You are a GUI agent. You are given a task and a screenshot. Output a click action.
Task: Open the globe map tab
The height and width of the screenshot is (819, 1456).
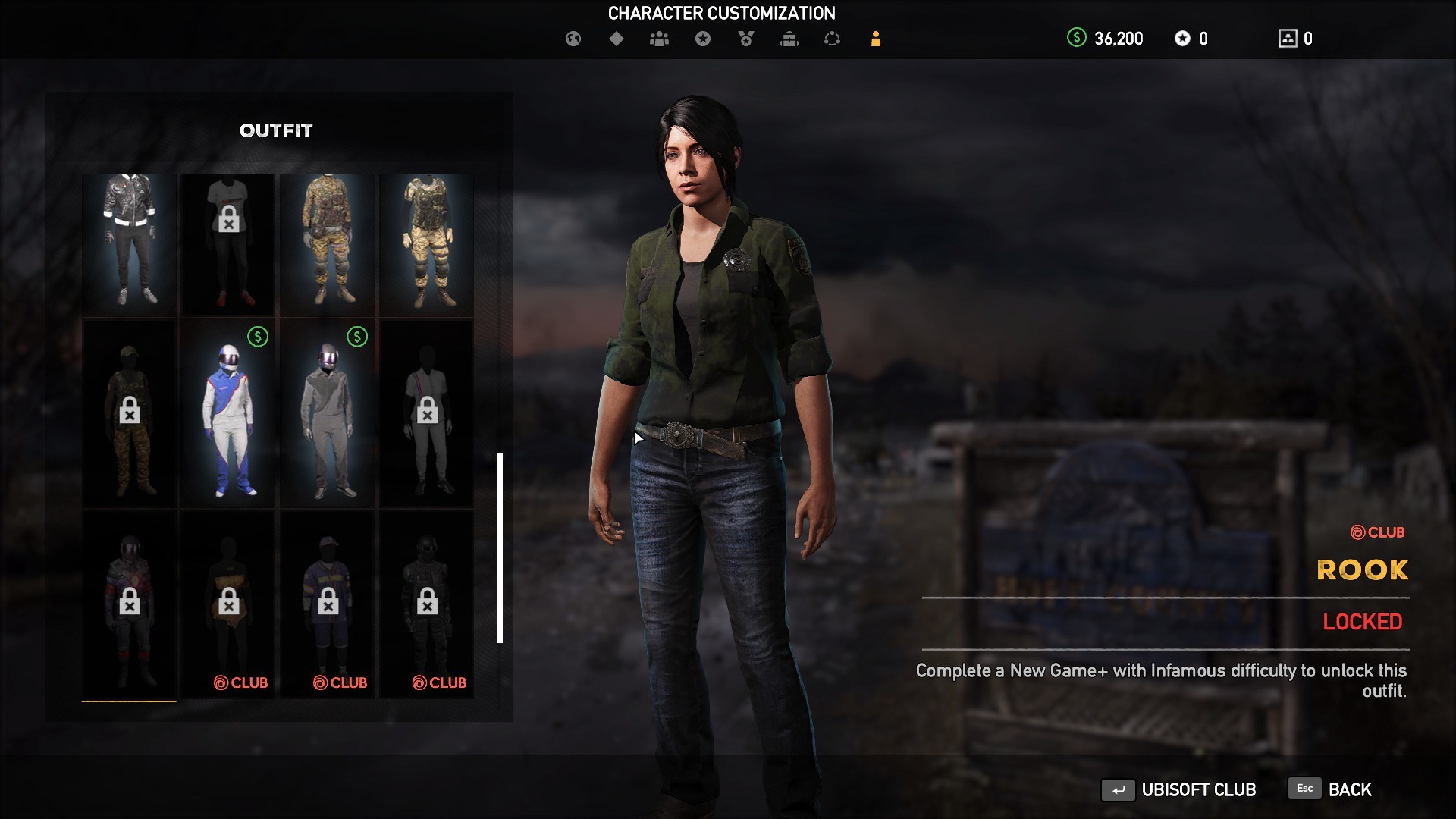573,39
